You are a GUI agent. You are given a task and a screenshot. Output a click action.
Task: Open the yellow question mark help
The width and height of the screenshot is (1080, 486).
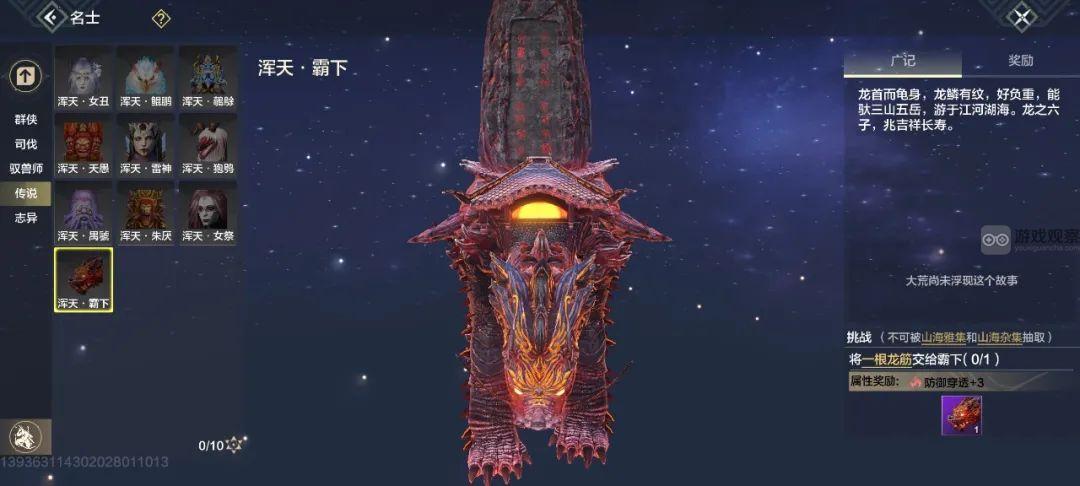[x=160, y=19]
